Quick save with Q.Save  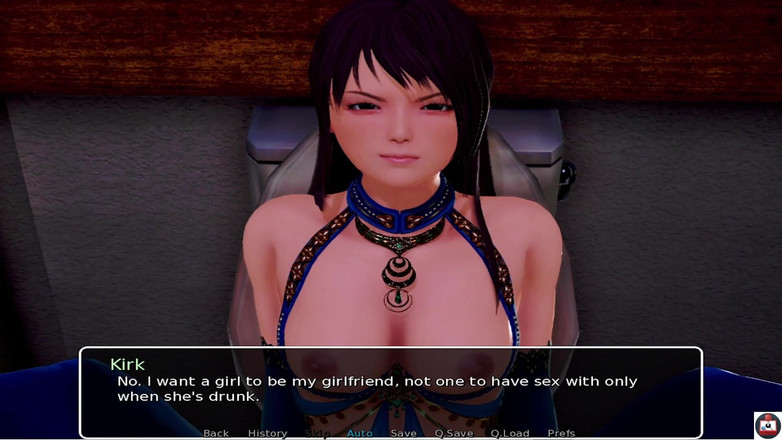click(x=453, y=433)
